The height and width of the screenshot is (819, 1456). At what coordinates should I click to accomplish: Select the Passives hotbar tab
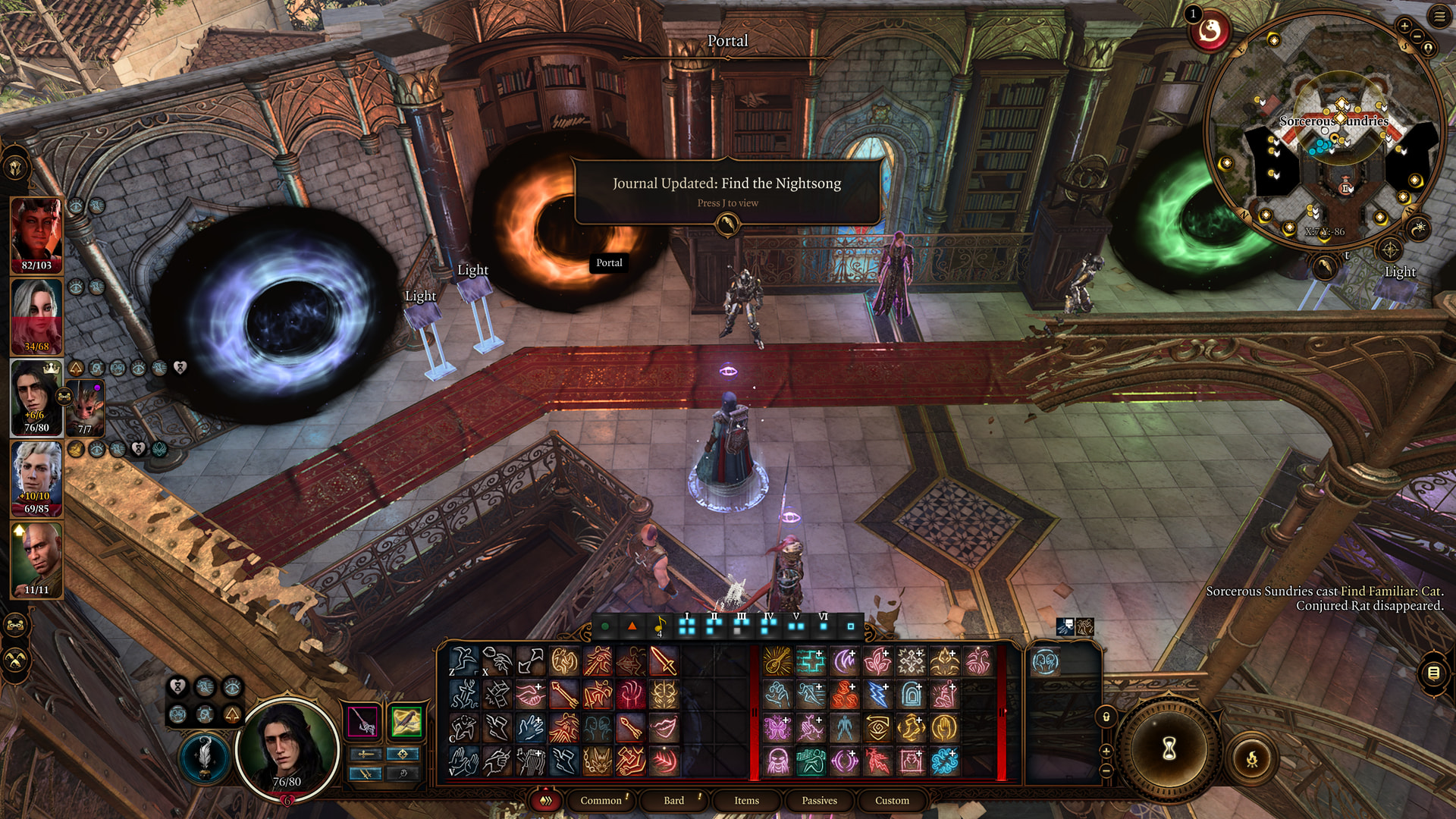[819, 800]
